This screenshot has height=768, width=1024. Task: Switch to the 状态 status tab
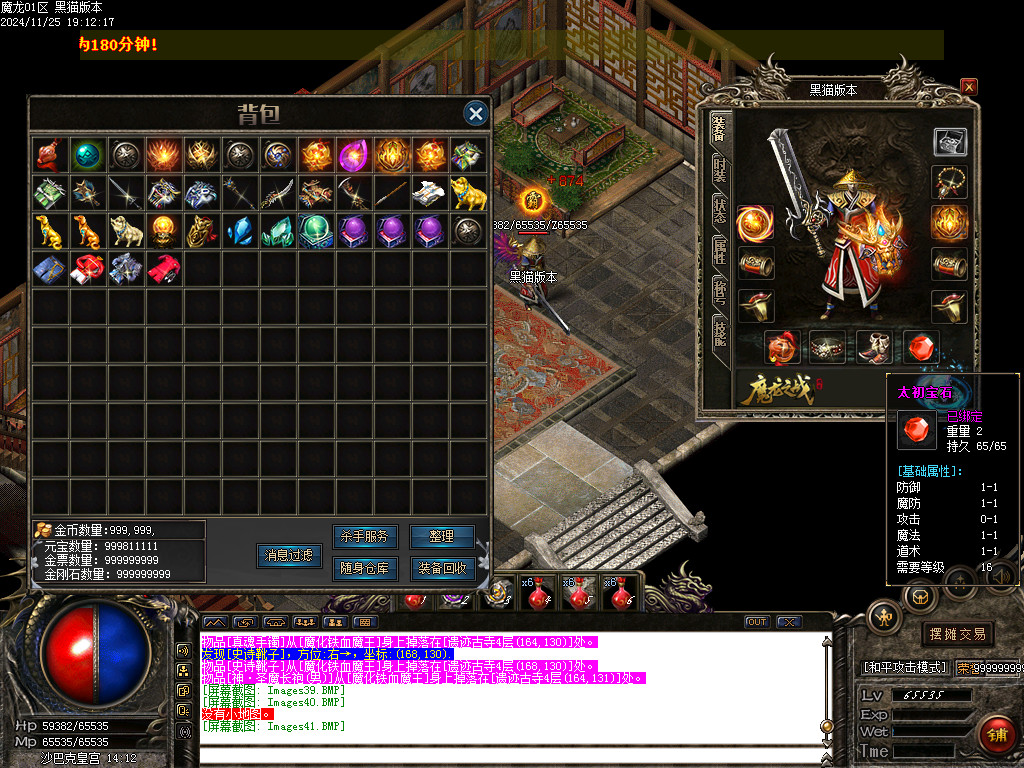pos(719,210)
